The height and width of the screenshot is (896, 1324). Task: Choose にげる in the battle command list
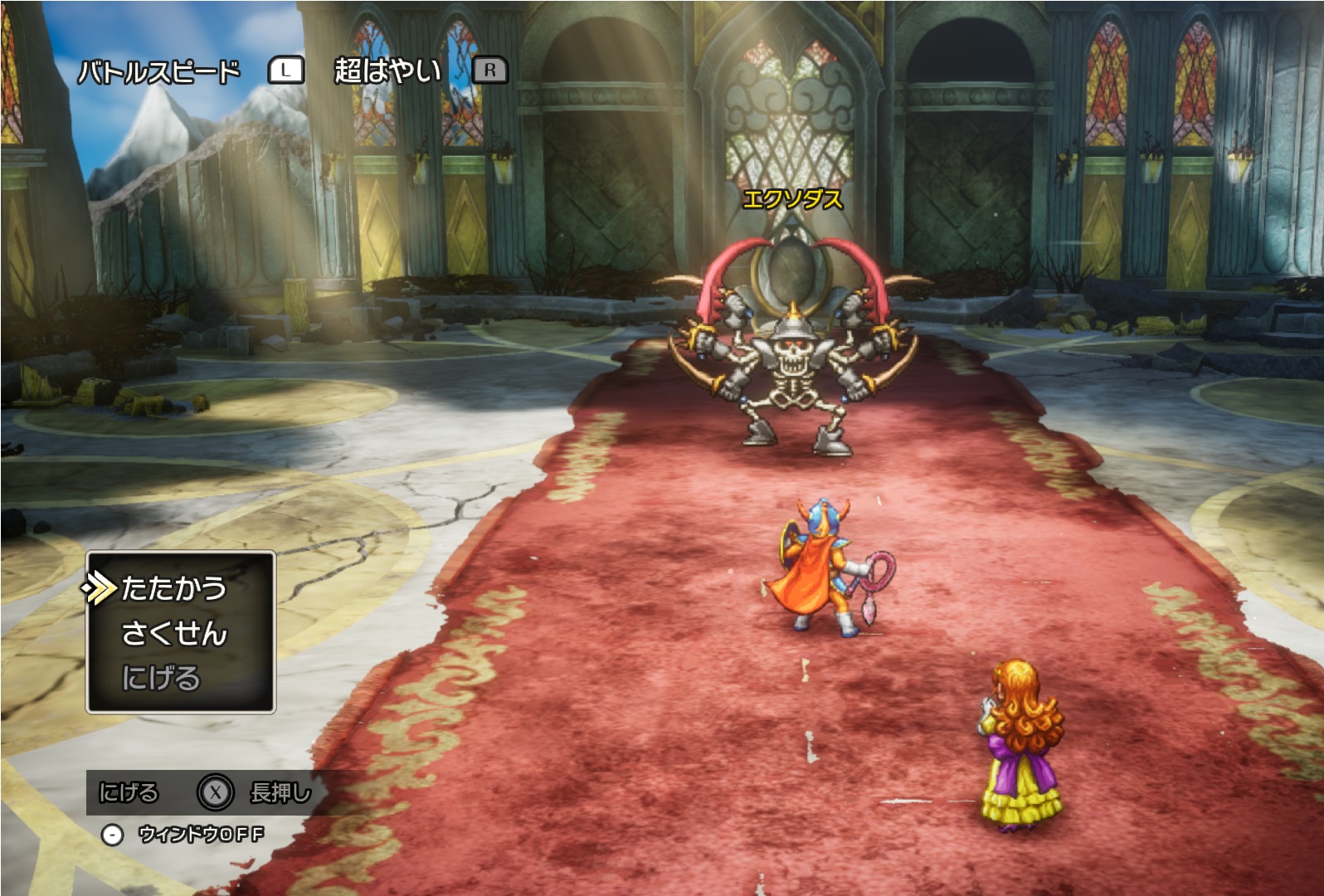[161, 679]
